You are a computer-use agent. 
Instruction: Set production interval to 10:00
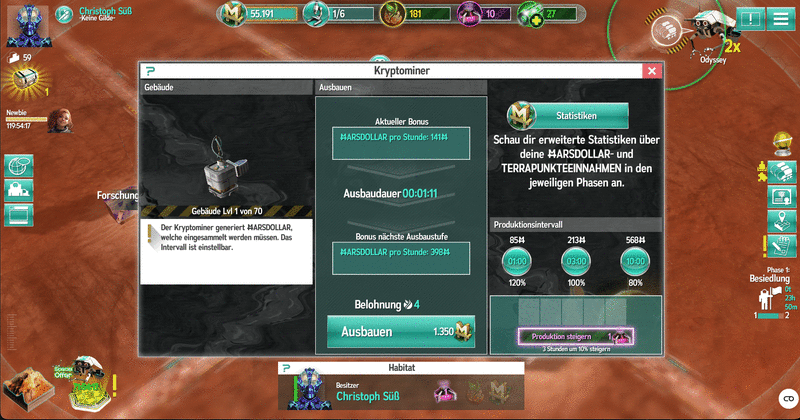634,262
